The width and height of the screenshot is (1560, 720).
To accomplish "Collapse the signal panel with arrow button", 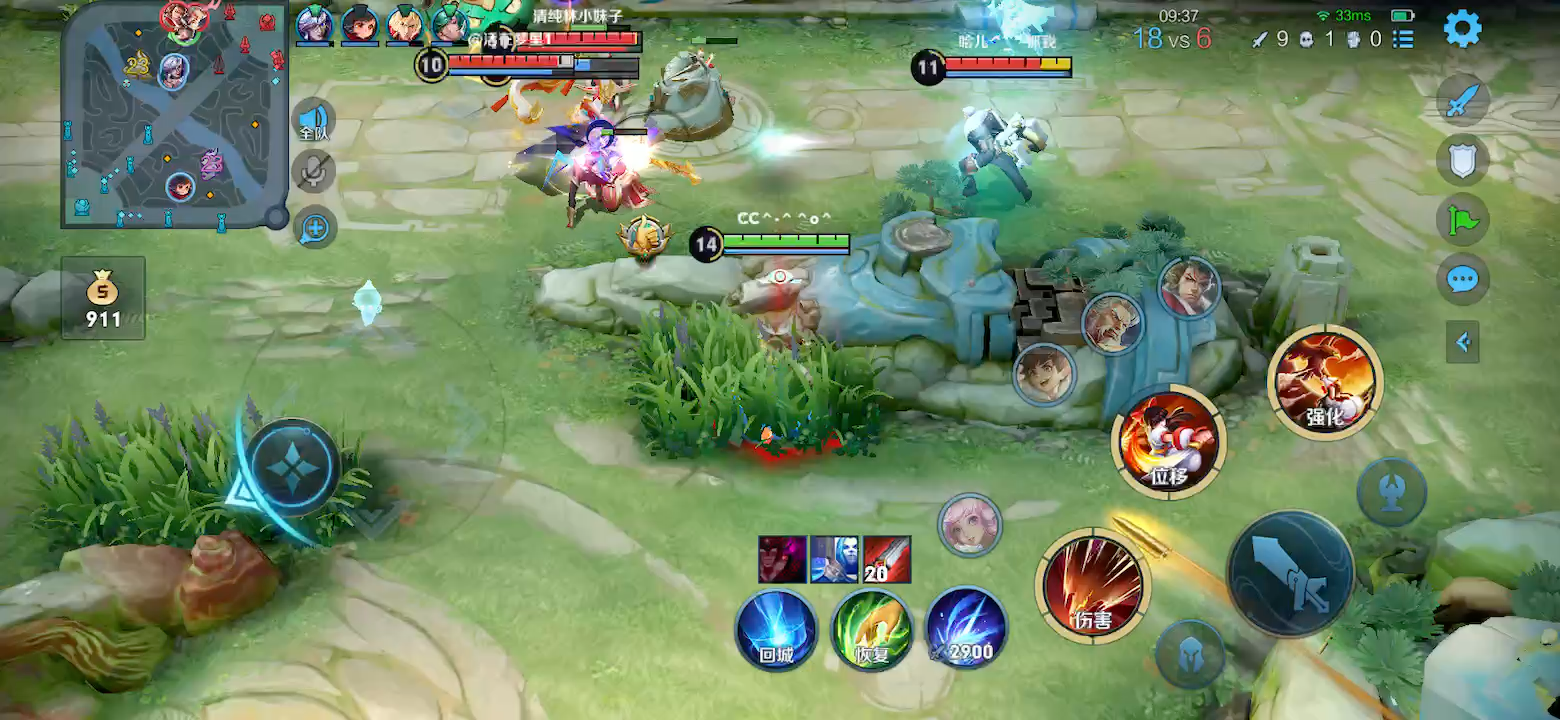I will point(1463,343).
